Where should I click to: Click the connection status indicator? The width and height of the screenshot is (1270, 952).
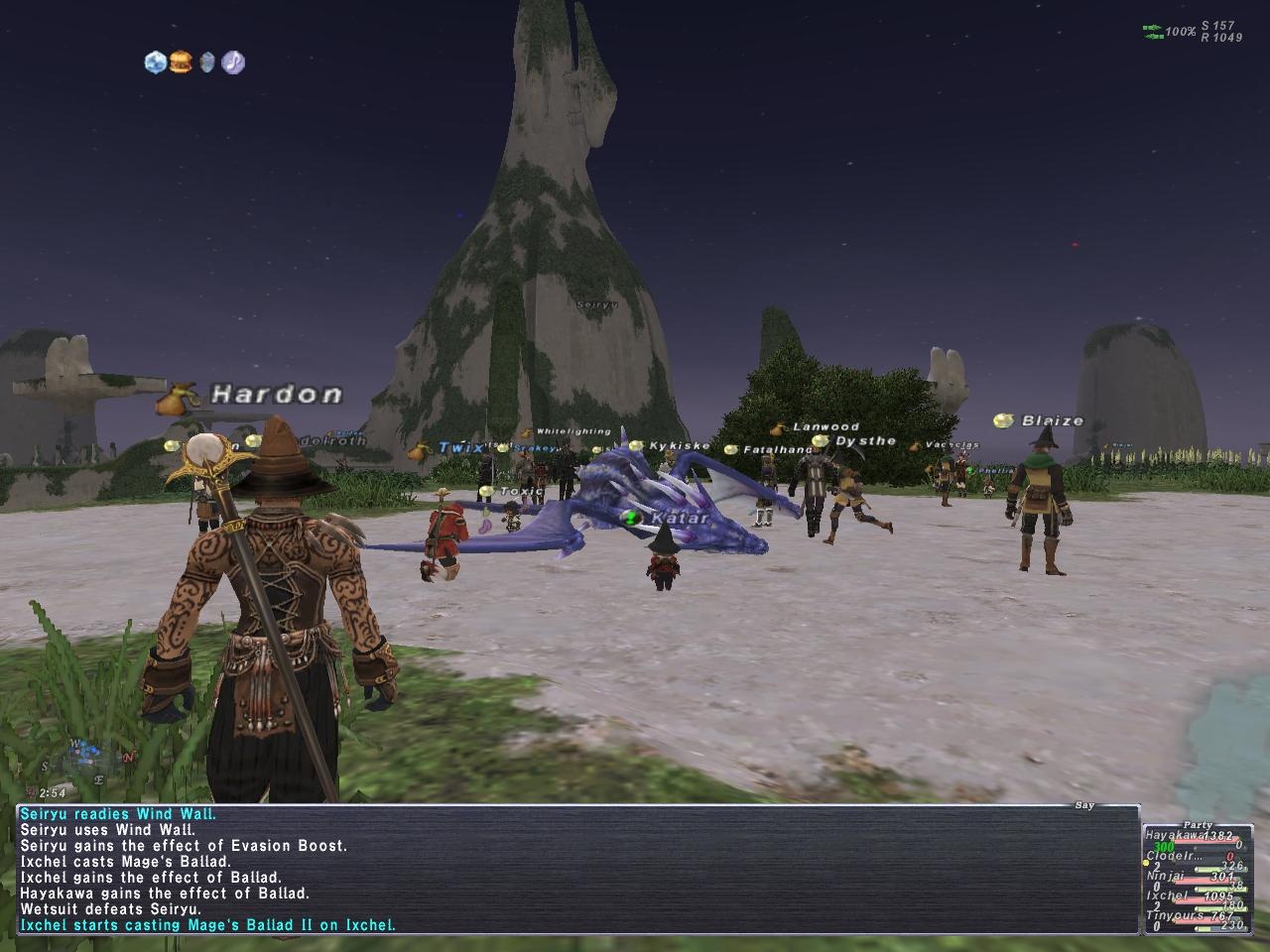1154,32
